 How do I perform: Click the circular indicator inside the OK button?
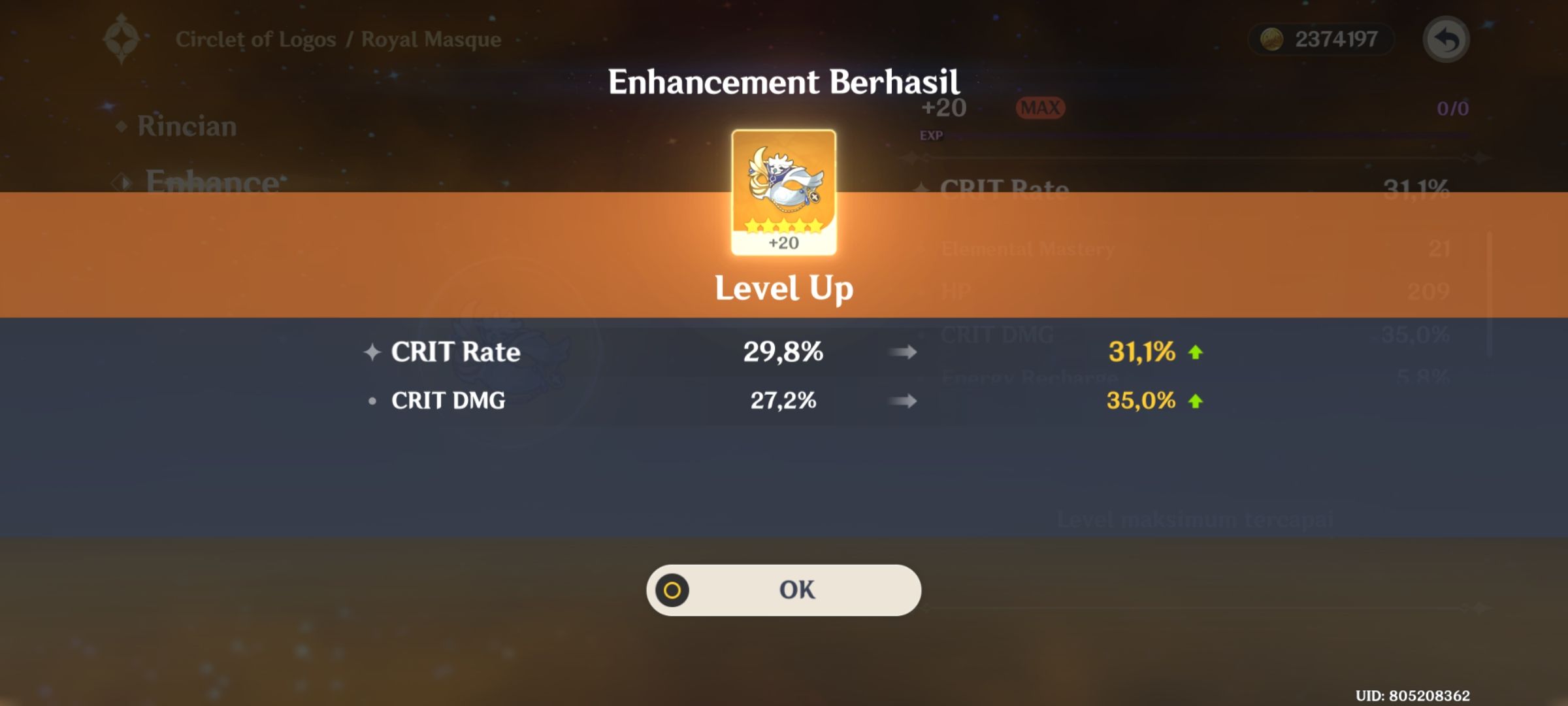(673, 589)
